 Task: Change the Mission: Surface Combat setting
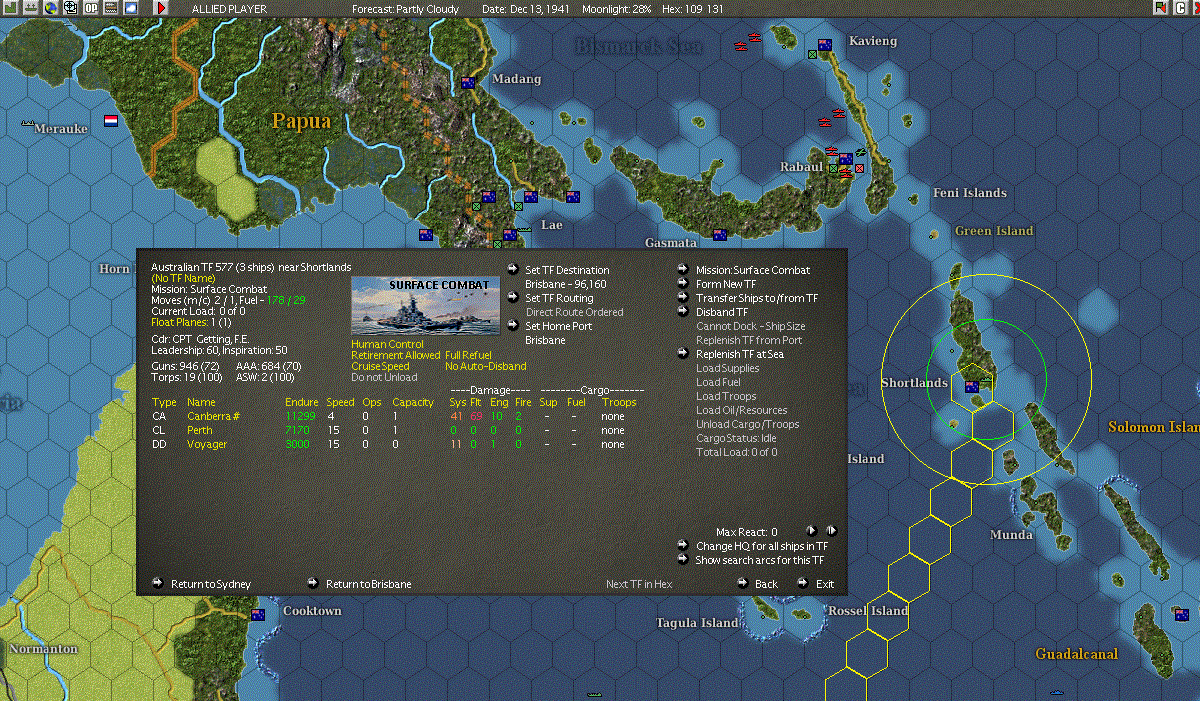pyautogui.click(x=752, y=270)
